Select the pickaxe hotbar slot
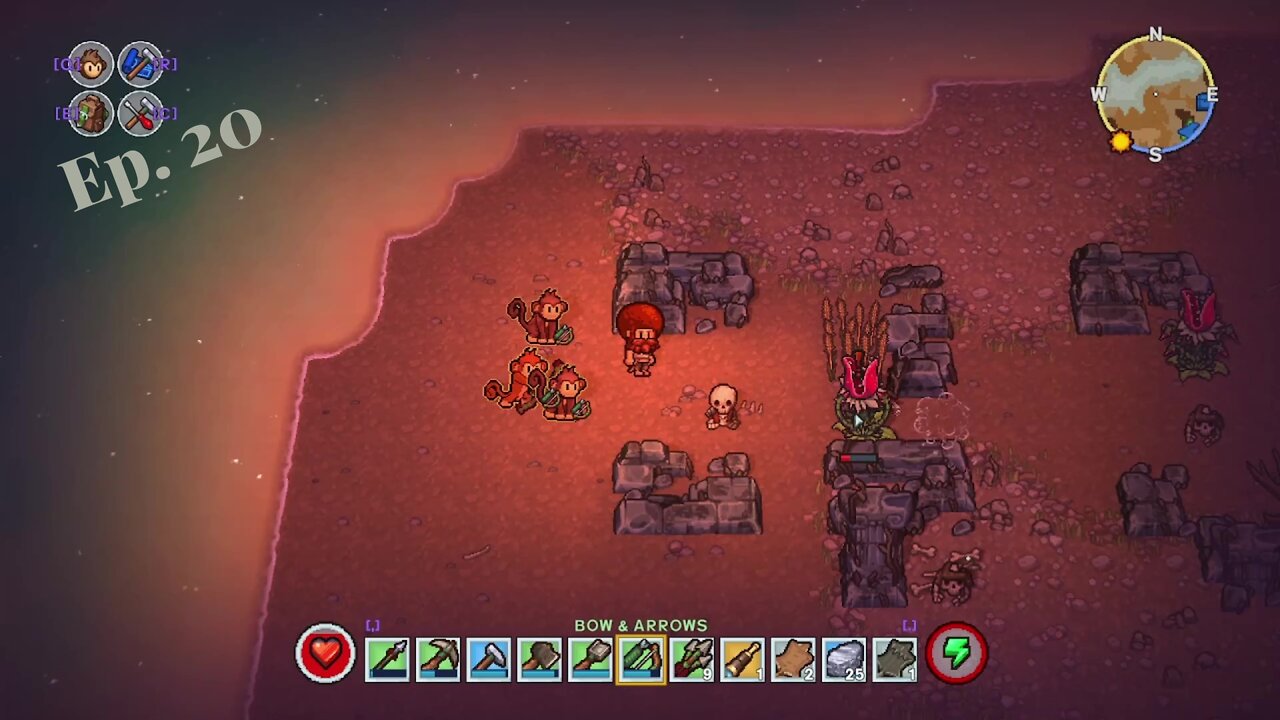Viewport: 1280px width, 720px height. (438, 659)
